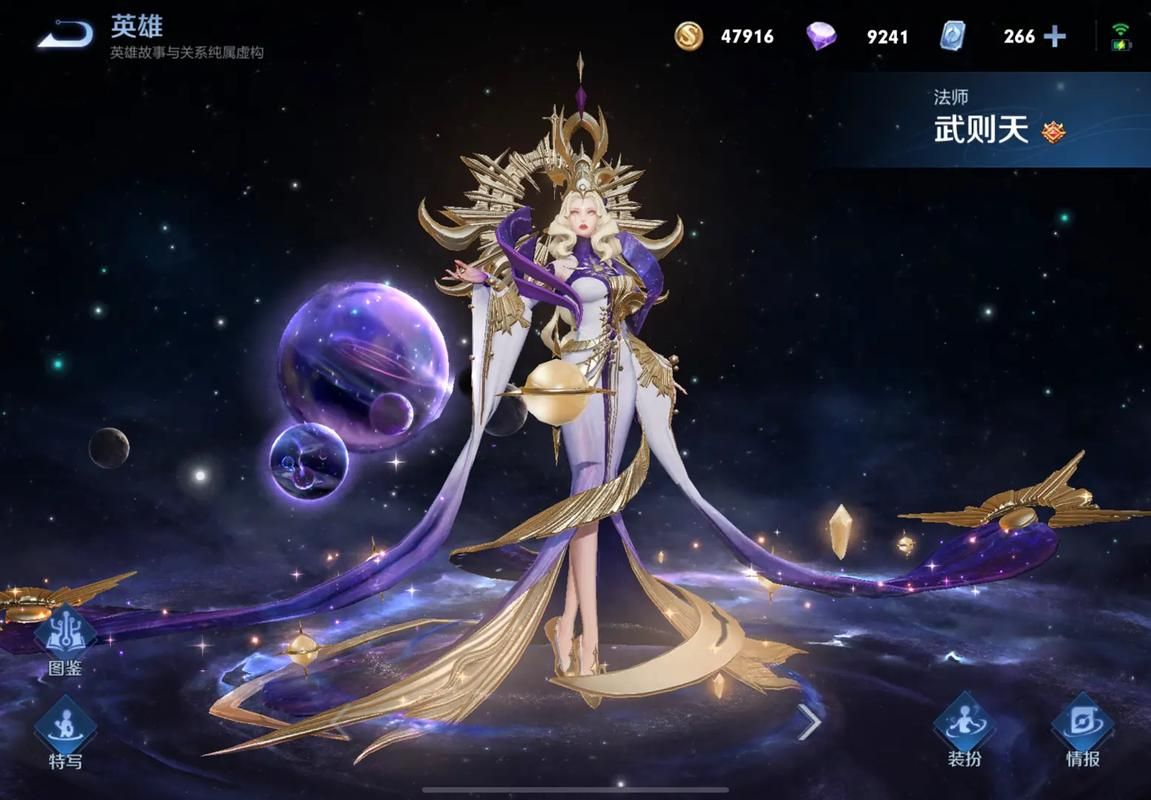Tap the purple diamond currency icon

(x=821, y=37)
